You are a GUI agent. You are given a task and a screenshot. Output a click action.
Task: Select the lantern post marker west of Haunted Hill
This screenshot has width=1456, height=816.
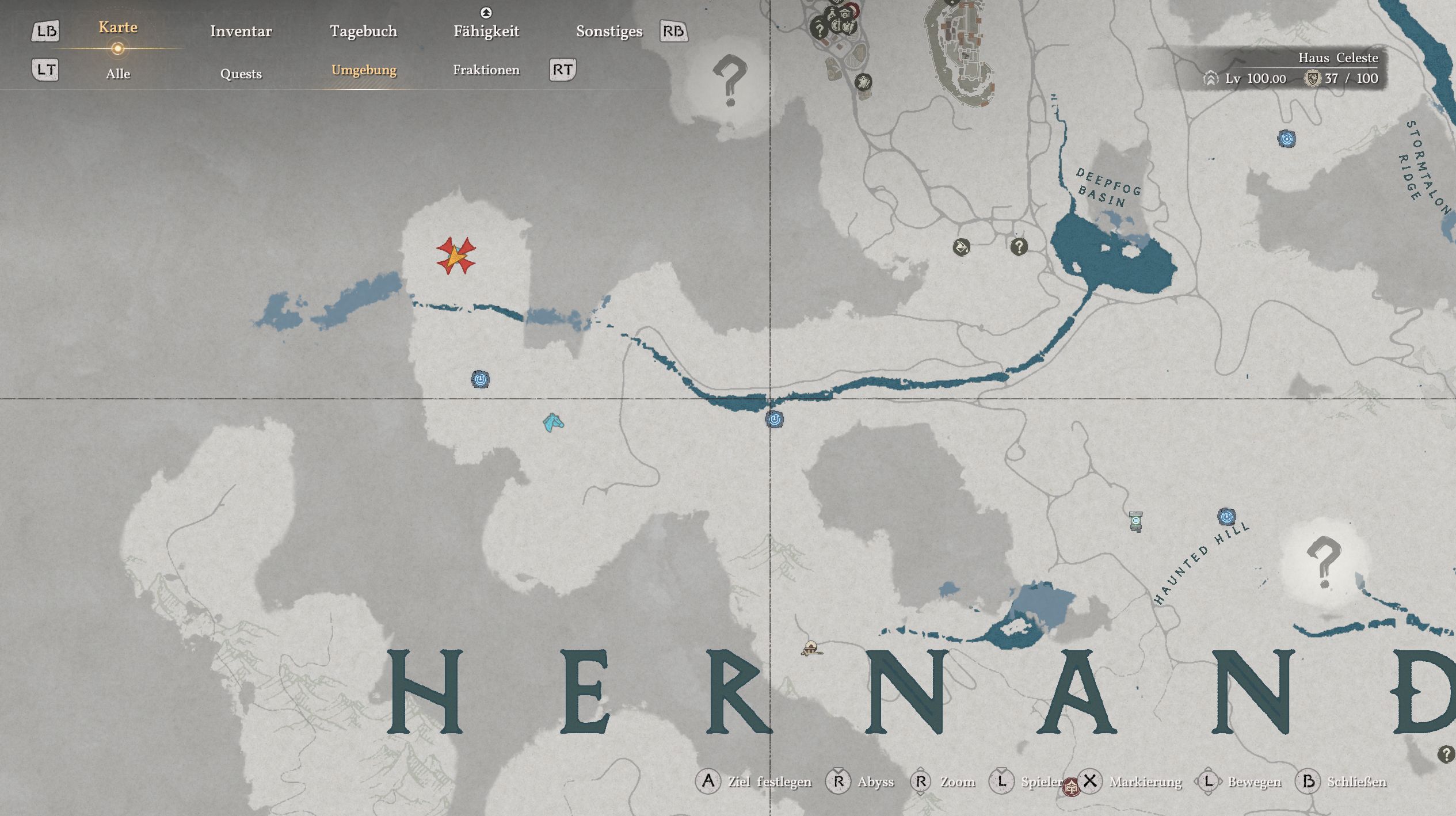(x=1135, y=521)
